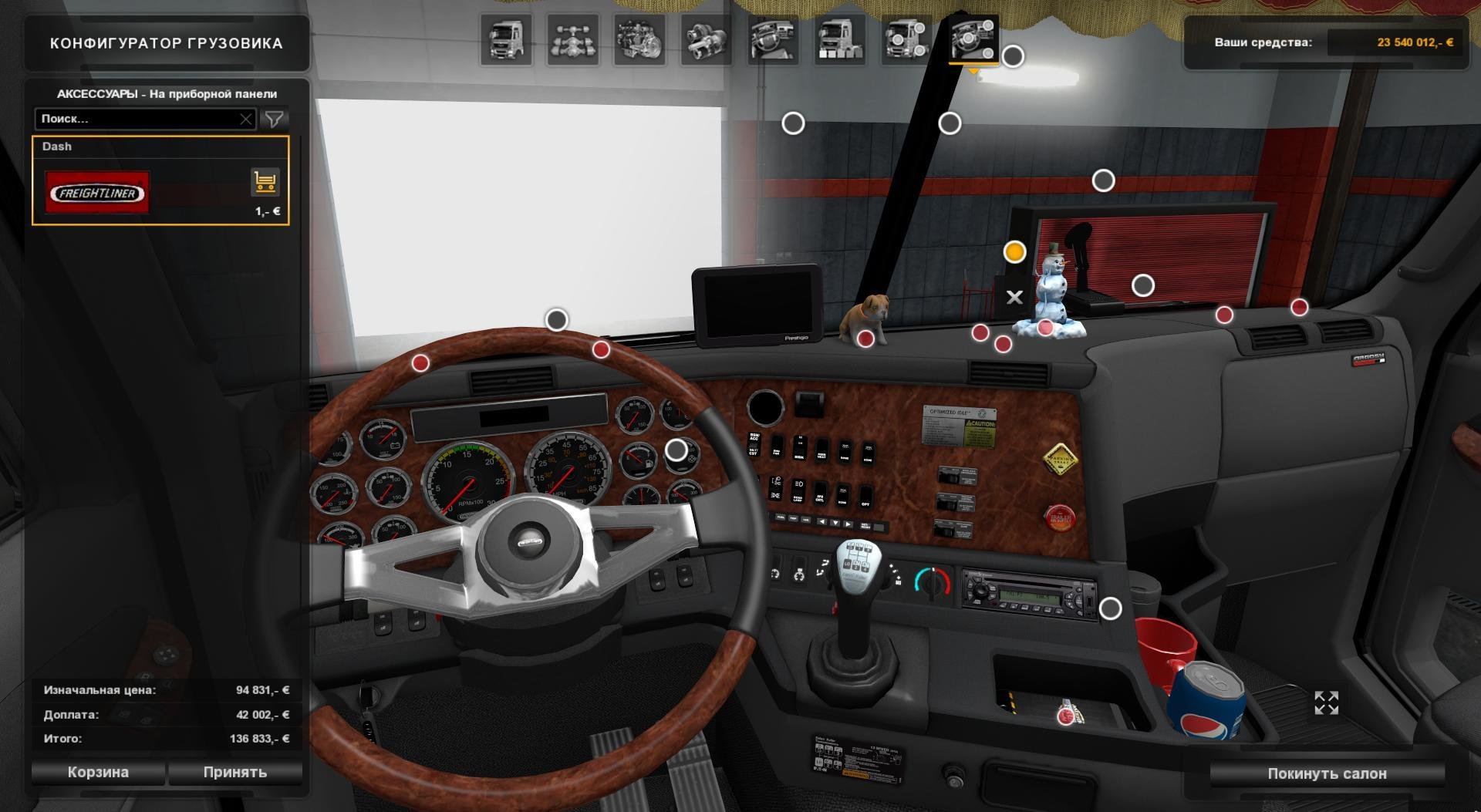Click the Принять button

coord(234,771)
